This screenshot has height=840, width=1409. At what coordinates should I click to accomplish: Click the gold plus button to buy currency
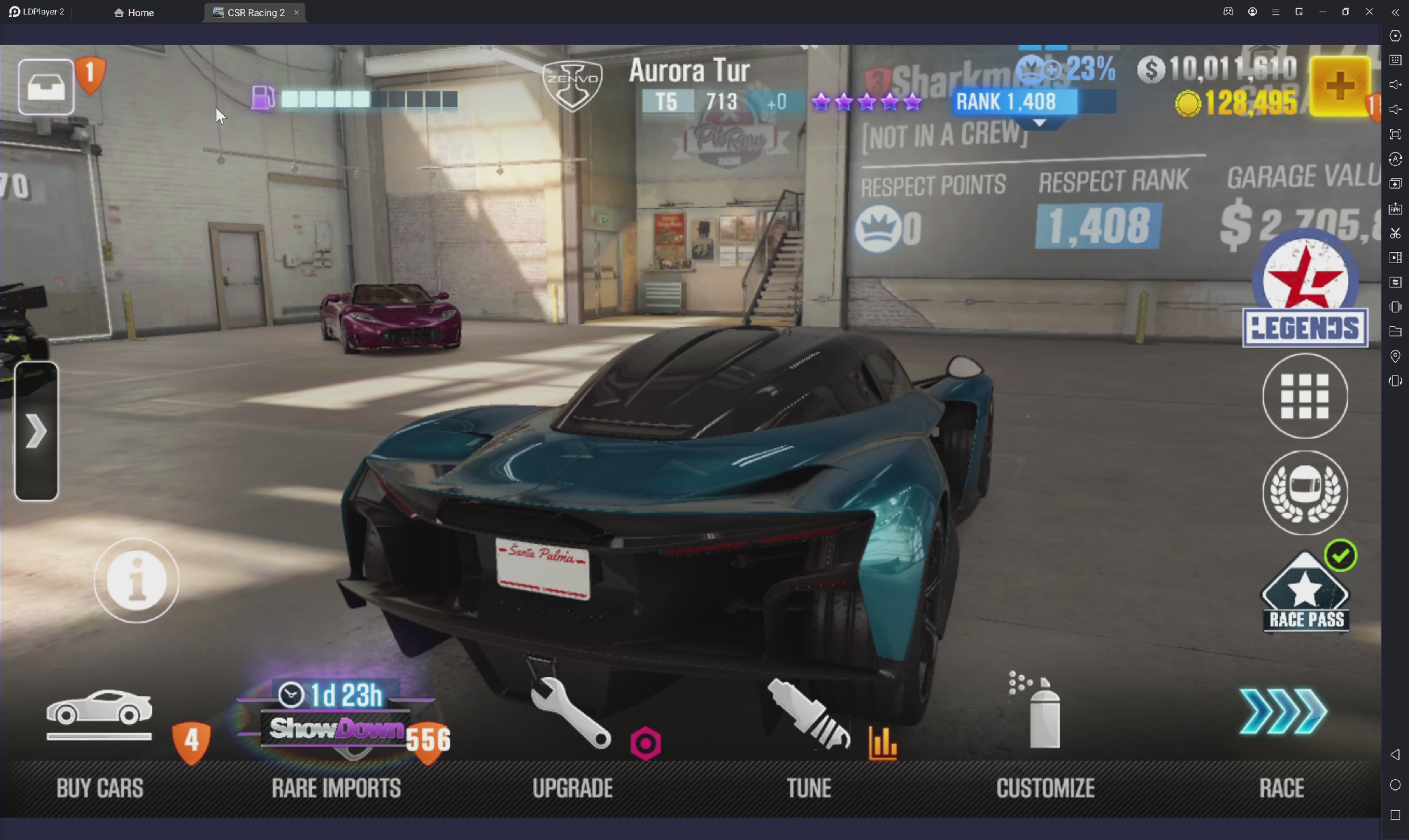[x=1339, y=87]
